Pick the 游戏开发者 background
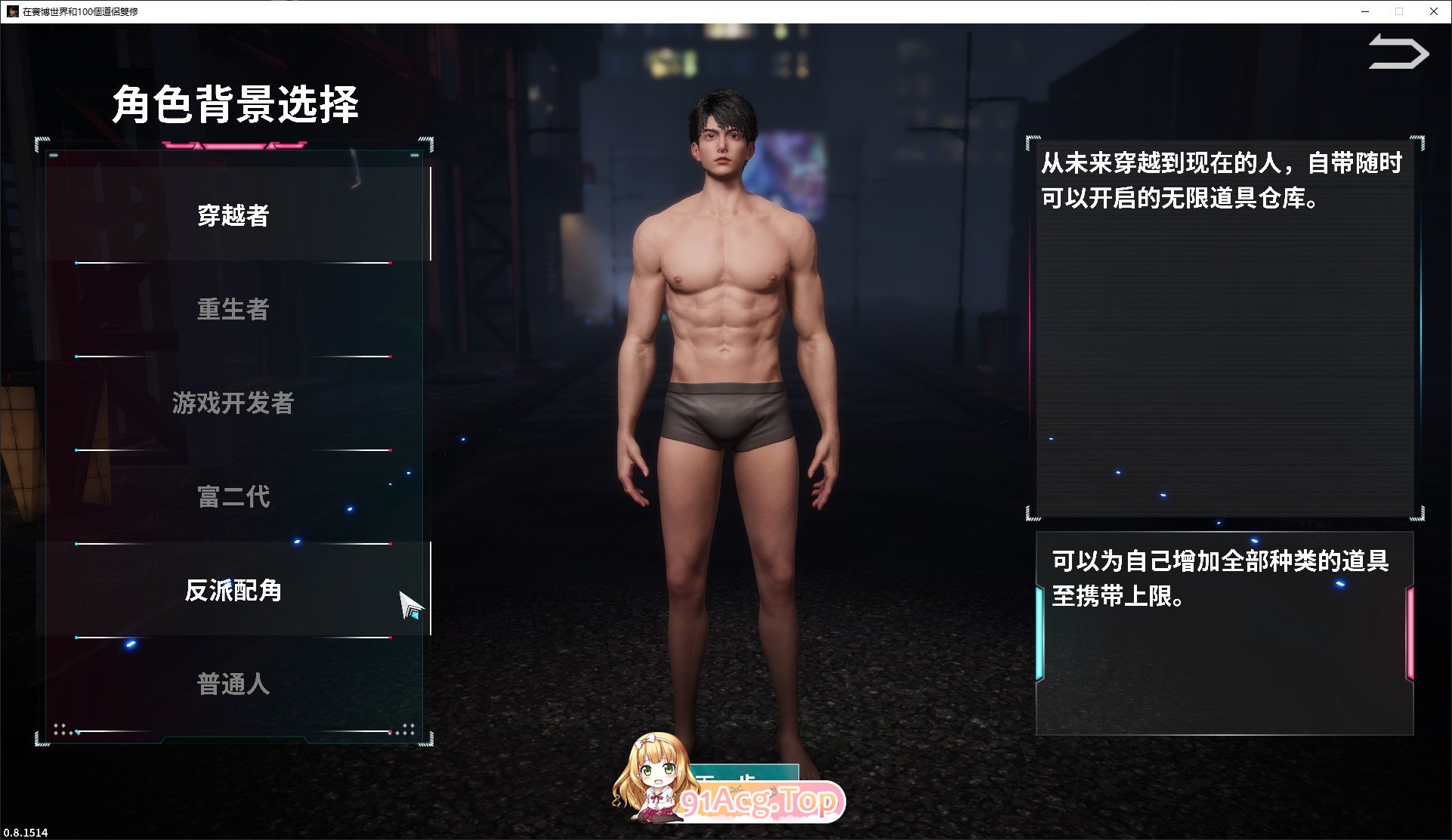This screenshot has height=840, width=1452. coord(233,403)
